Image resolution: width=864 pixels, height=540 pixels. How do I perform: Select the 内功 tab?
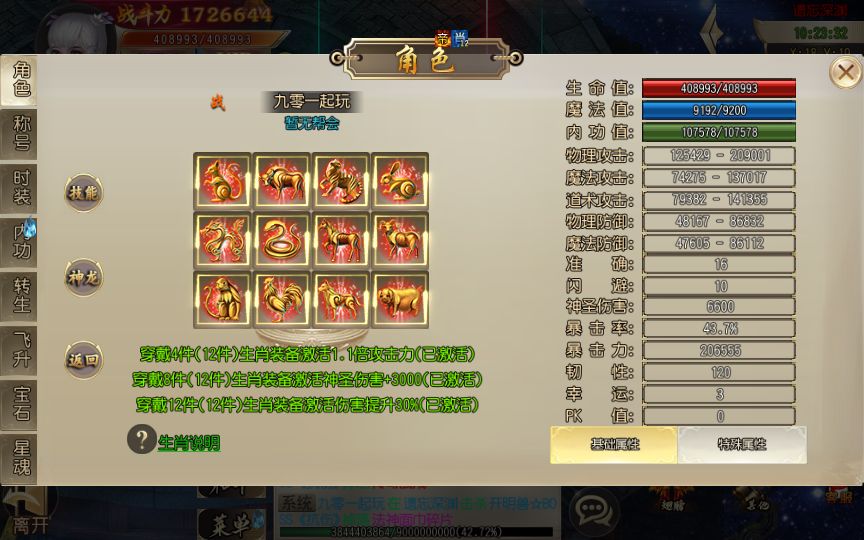pyautogui.click(x=20, y=241)
